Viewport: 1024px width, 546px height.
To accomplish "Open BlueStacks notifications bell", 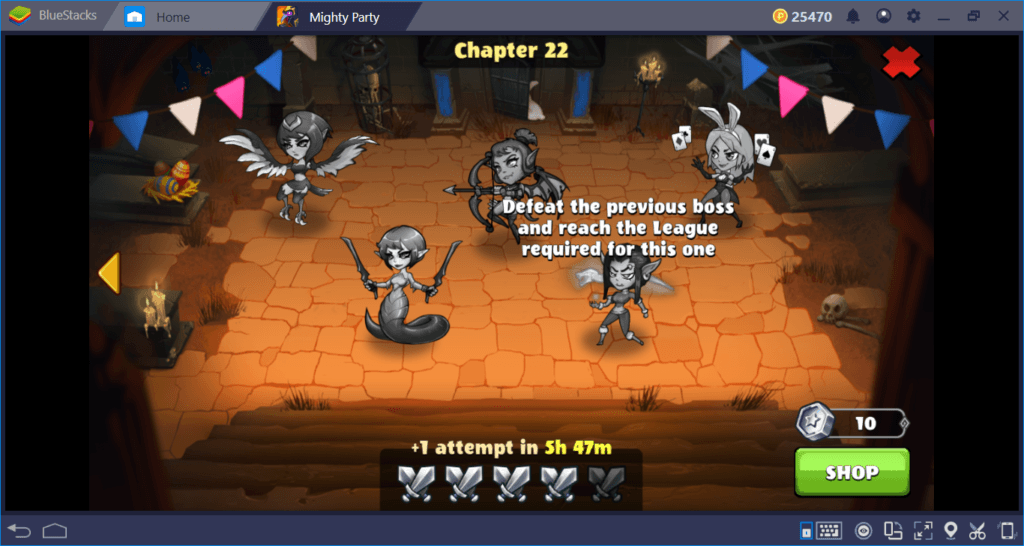I will click(853, 16).
